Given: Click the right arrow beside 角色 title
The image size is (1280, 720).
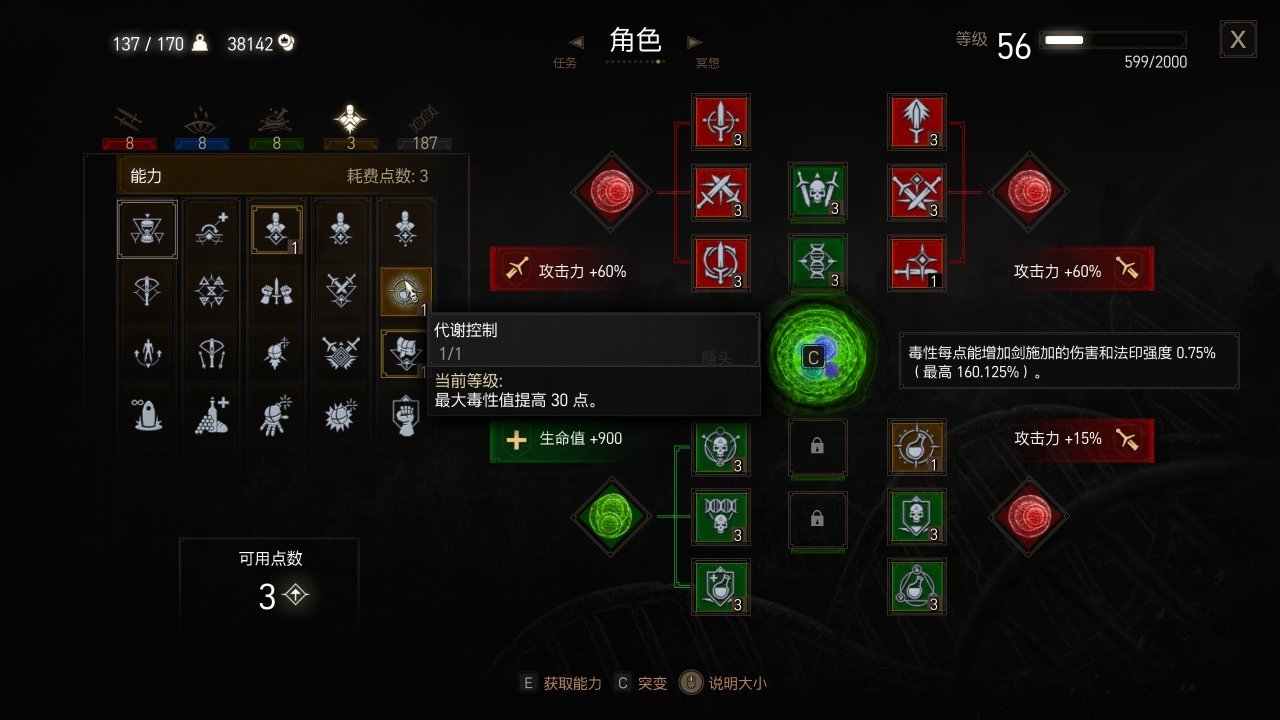Looking at the screenshot, I should [694, 42].
